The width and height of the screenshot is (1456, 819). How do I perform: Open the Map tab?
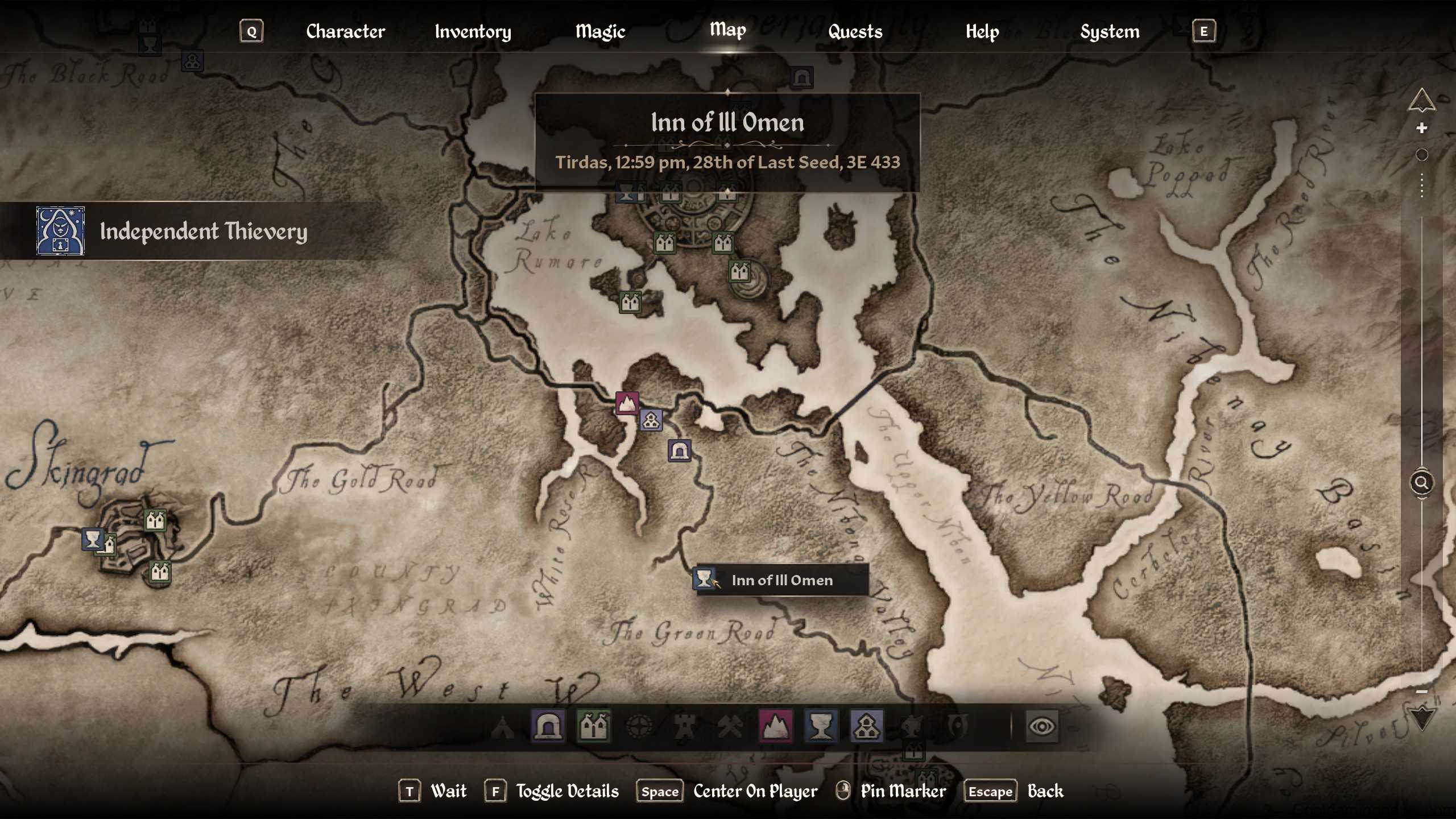(727, 31)
